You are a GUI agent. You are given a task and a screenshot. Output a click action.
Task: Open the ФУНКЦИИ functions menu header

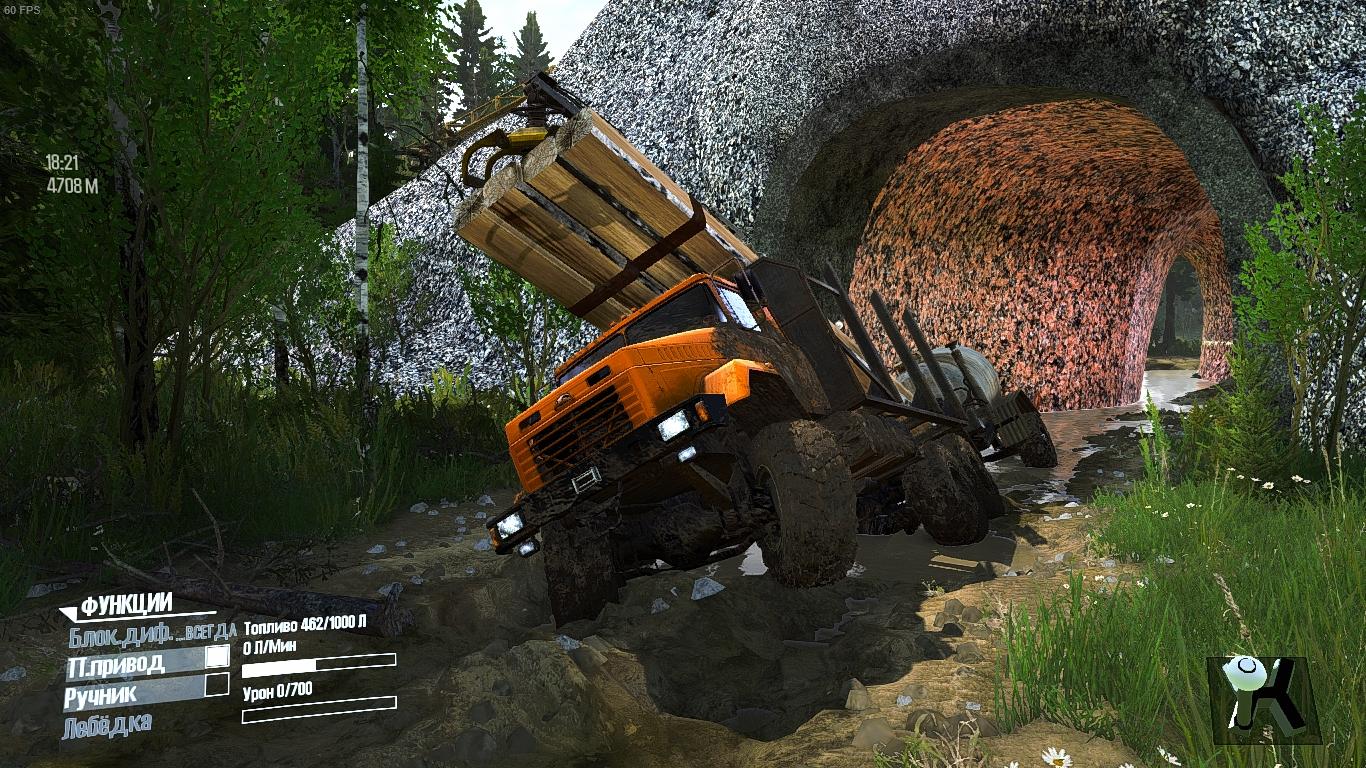pos(127,605)
